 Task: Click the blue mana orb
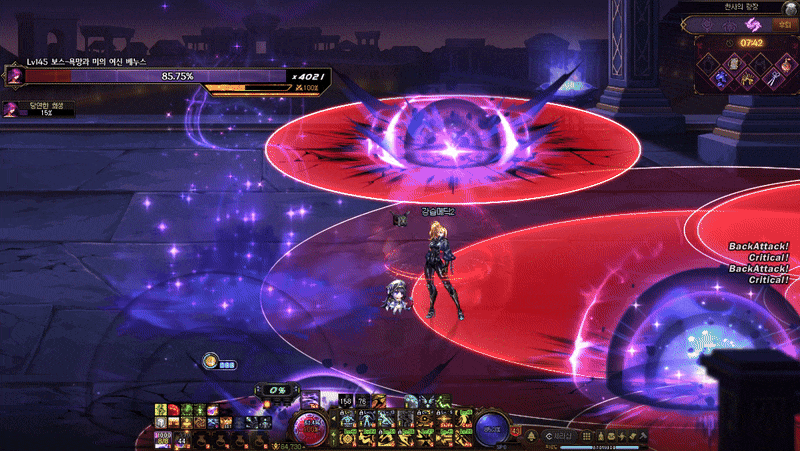[x=491, y=426]
